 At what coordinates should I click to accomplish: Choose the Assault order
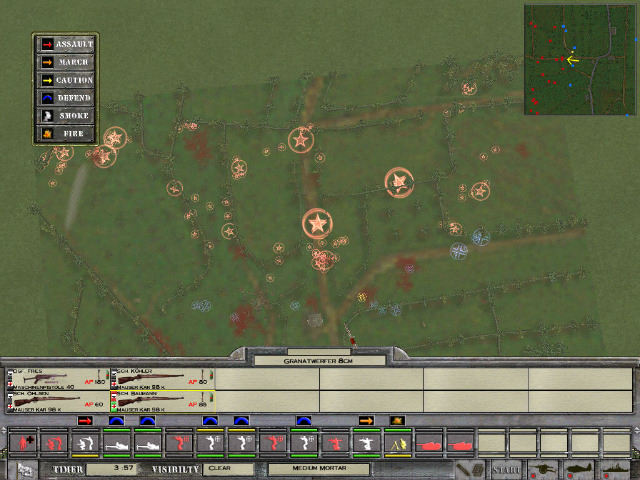pos(66,44)
